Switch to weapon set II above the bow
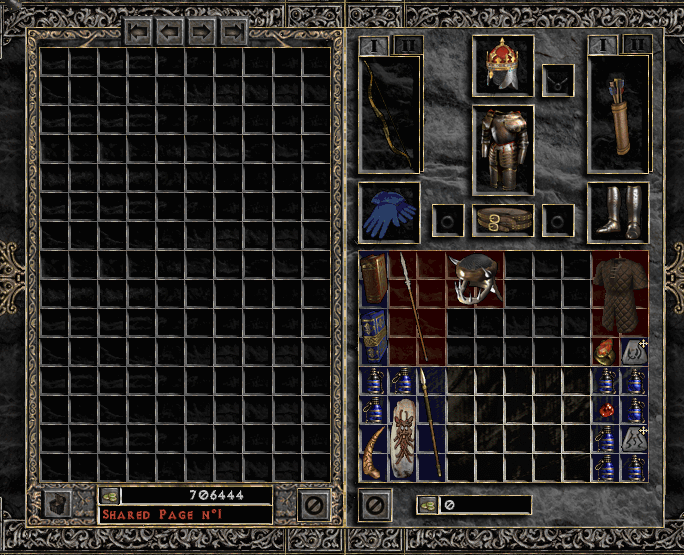 (408, 44)
